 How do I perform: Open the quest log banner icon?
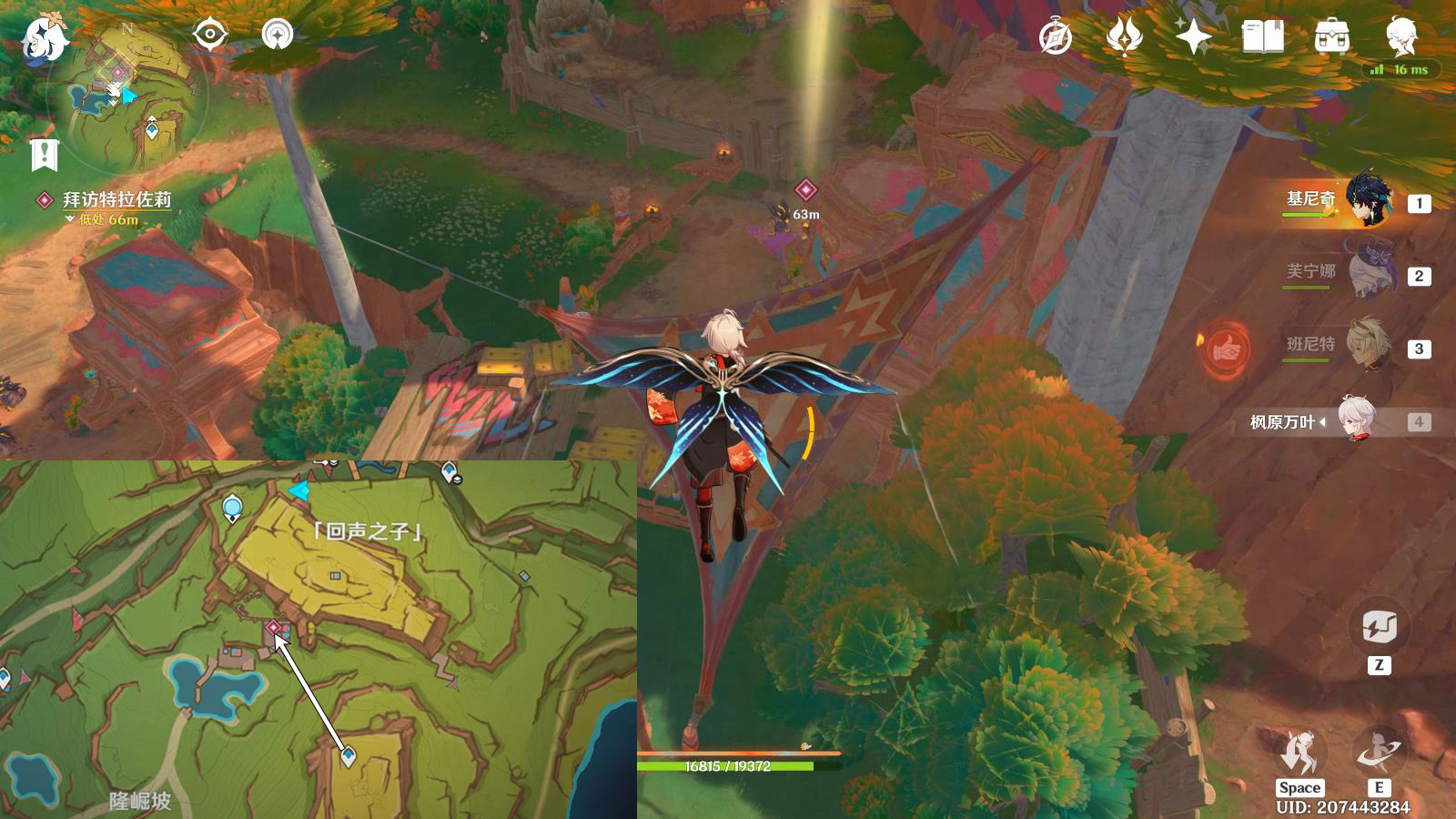coord(44,155)
